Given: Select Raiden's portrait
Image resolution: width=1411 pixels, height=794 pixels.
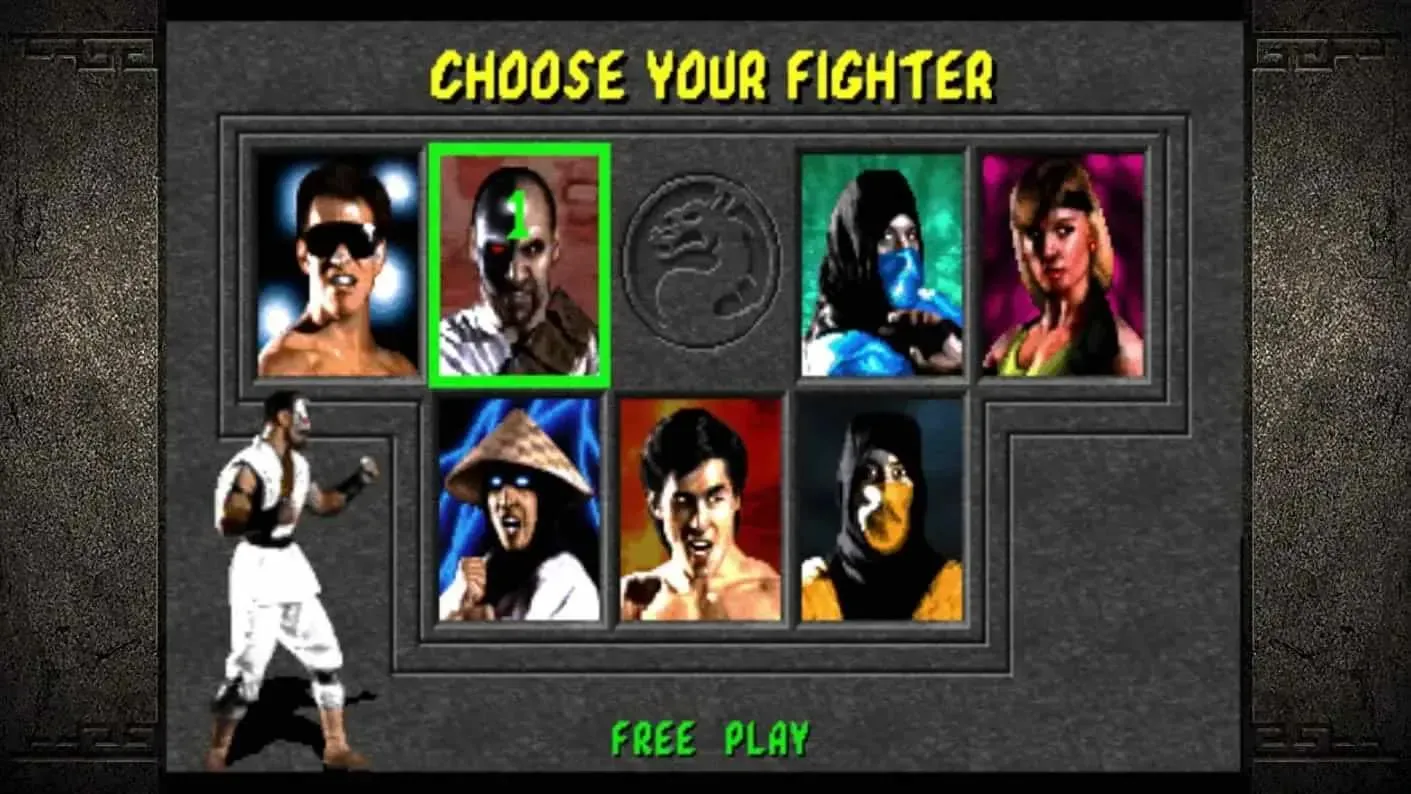Looking at the screenshot, I should (x=520, y=515).
